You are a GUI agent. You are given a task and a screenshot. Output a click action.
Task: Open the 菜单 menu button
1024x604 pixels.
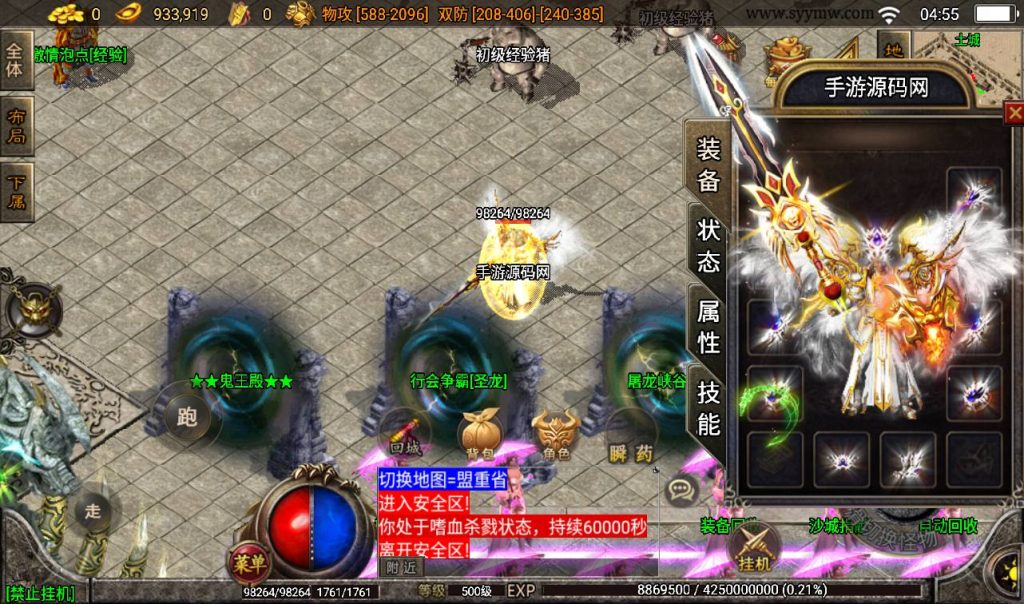point(250,564)
